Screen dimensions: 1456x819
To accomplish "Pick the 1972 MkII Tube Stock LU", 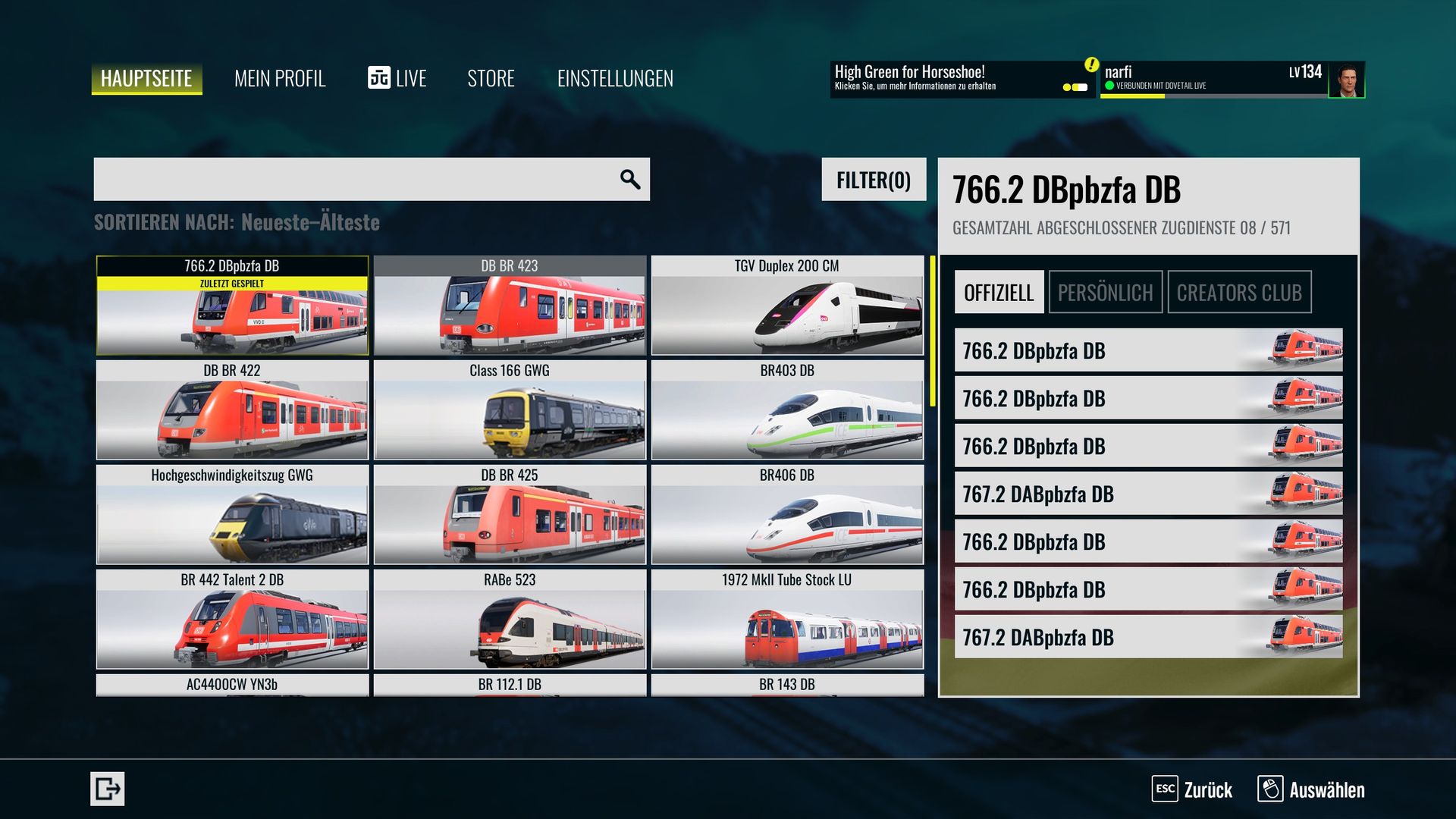I will (787, 620).
